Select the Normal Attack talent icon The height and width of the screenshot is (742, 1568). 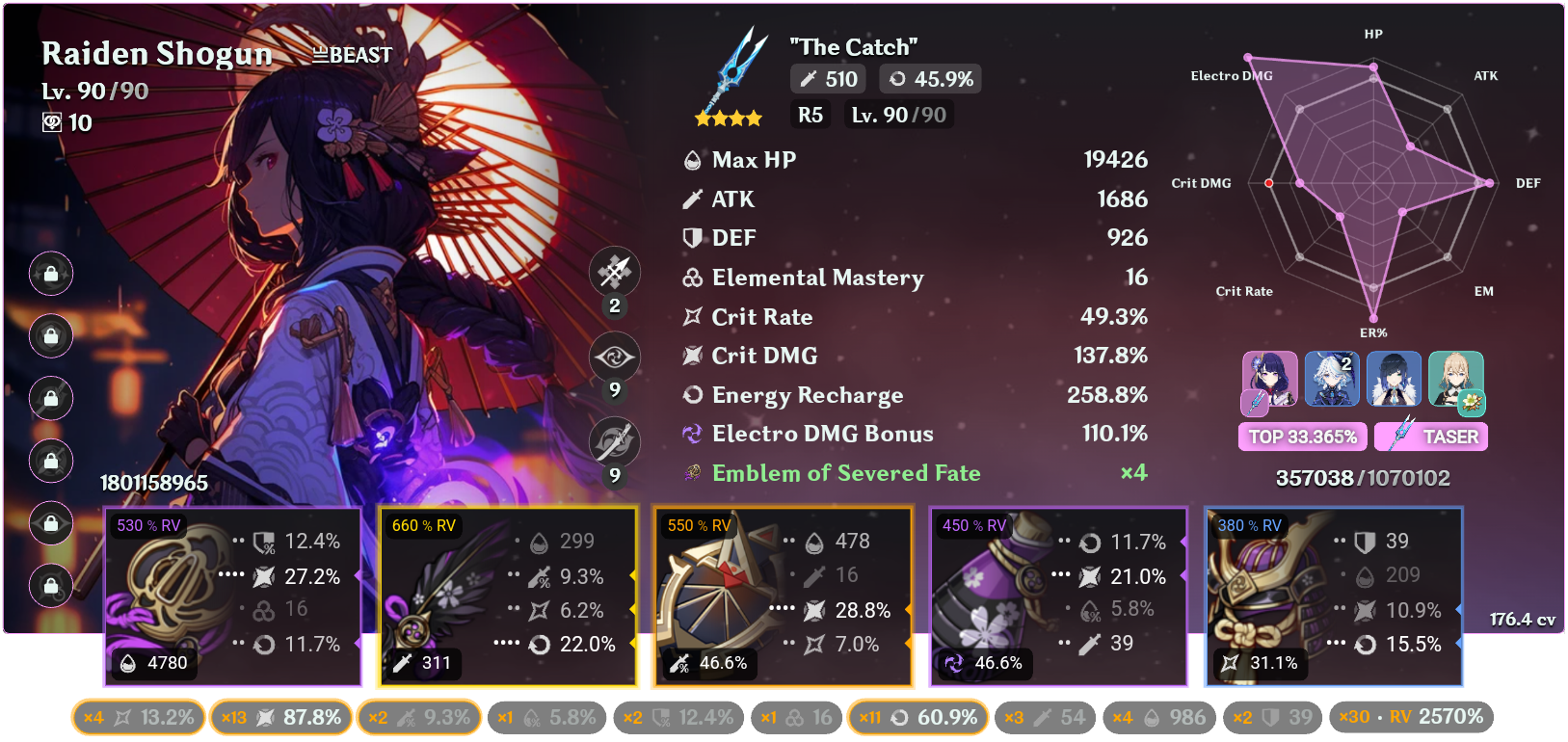click(614, 272)
